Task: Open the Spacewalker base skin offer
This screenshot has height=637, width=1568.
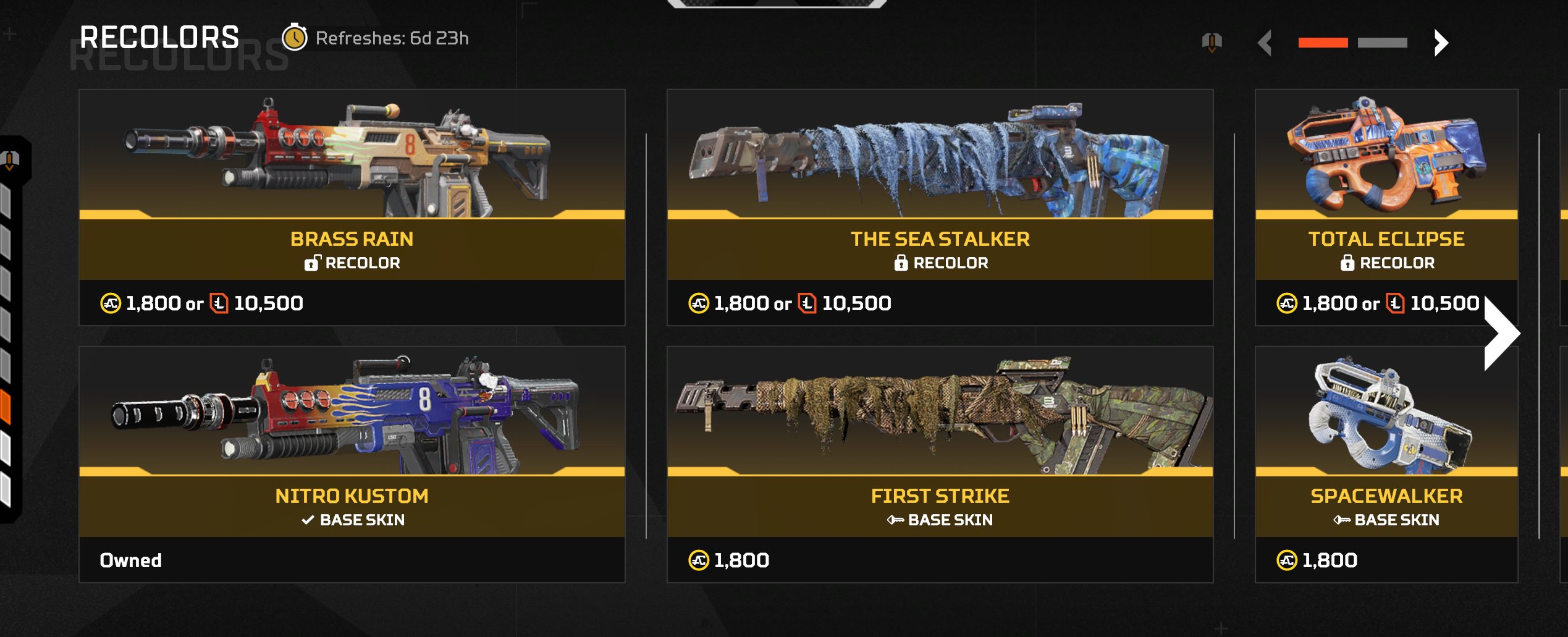Action: coord(1386,463)
